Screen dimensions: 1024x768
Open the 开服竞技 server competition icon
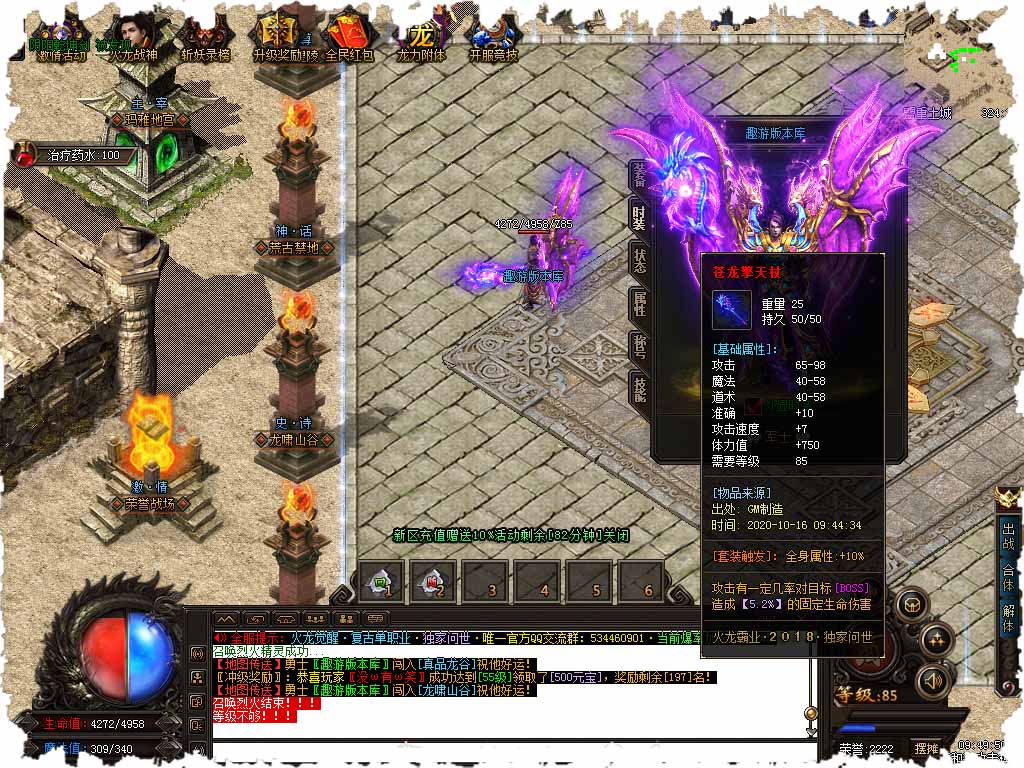(494, 38)
